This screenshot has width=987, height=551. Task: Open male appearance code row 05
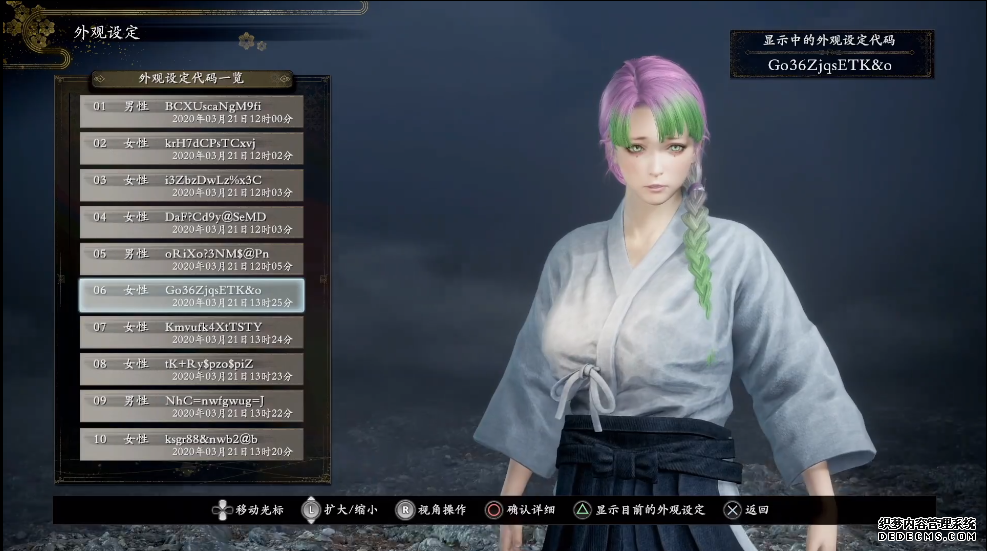[191, 259]
